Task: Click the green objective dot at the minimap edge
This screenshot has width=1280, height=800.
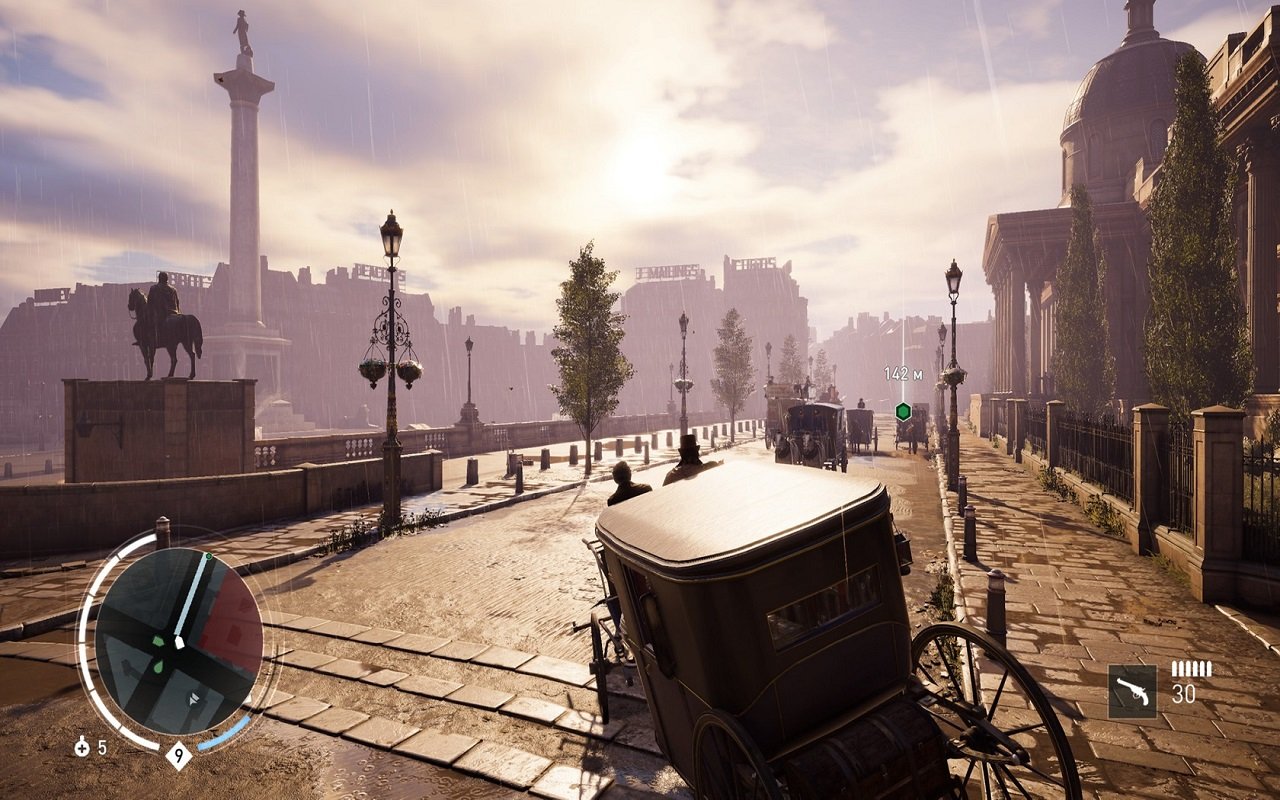Action: click(x=208, y=556)
